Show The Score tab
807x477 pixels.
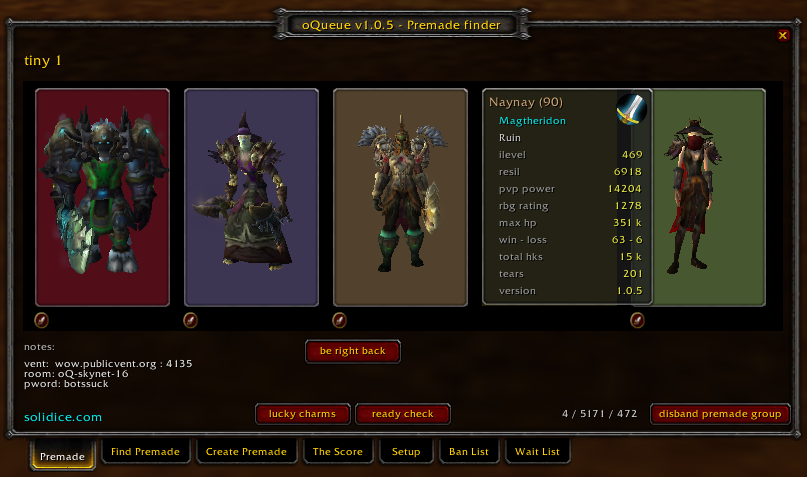(x=338, y=452)
